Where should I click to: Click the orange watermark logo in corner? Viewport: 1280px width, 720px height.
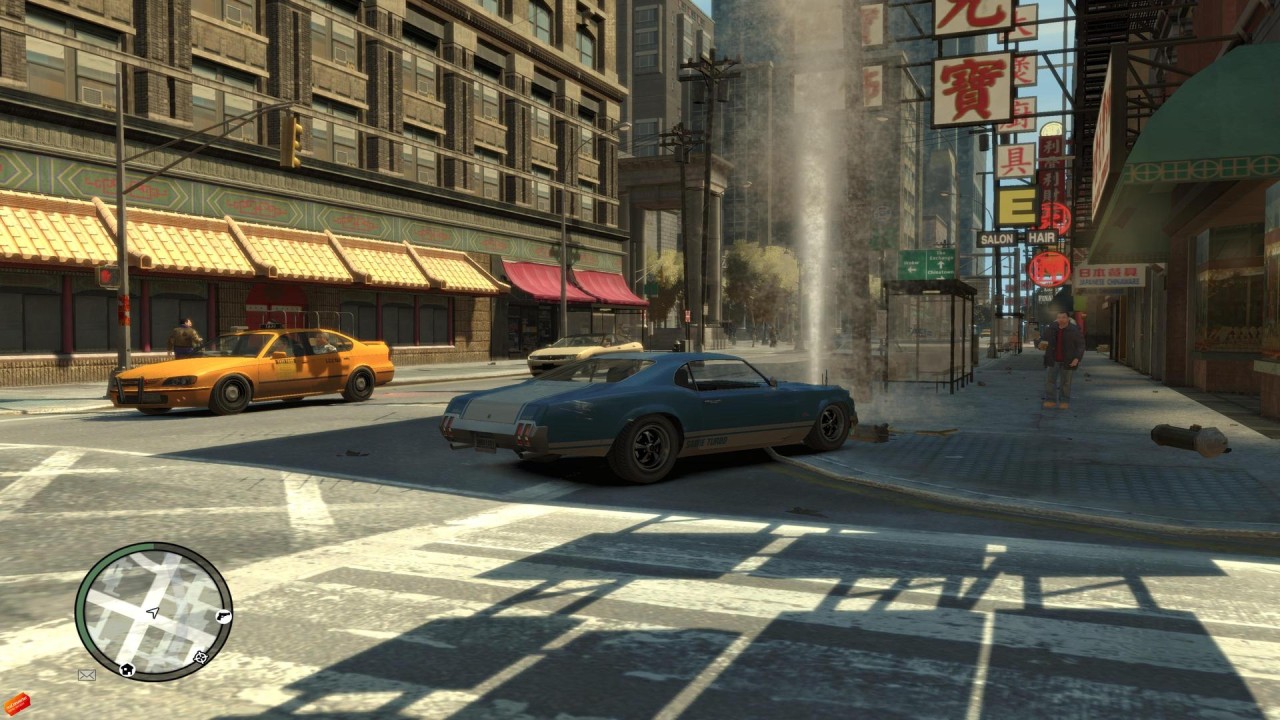pyautogui.click(x=16, y=704)
